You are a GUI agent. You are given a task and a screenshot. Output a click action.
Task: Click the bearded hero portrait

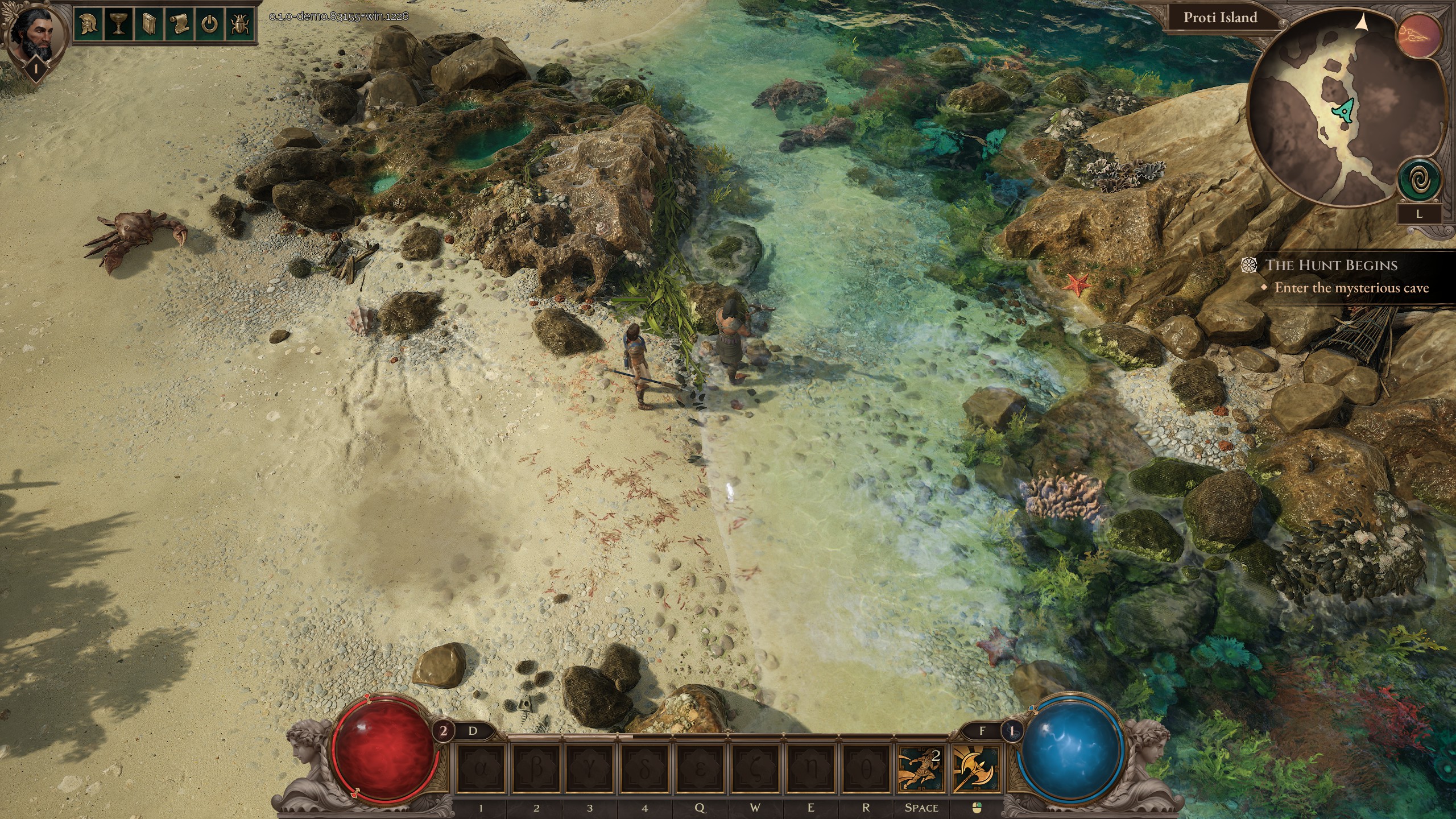(34, 34)
